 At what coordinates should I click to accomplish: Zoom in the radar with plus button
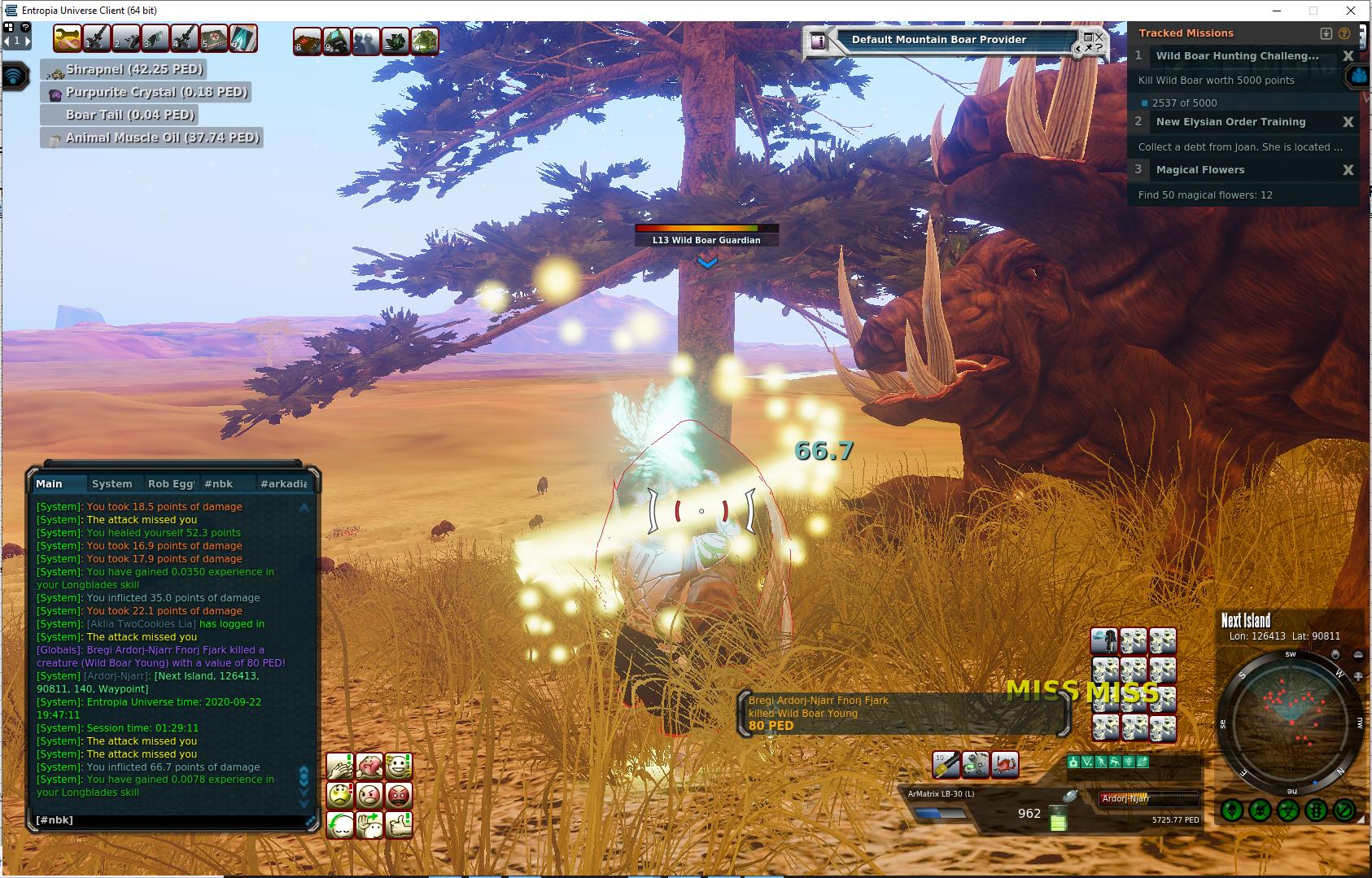(1358, 675)
